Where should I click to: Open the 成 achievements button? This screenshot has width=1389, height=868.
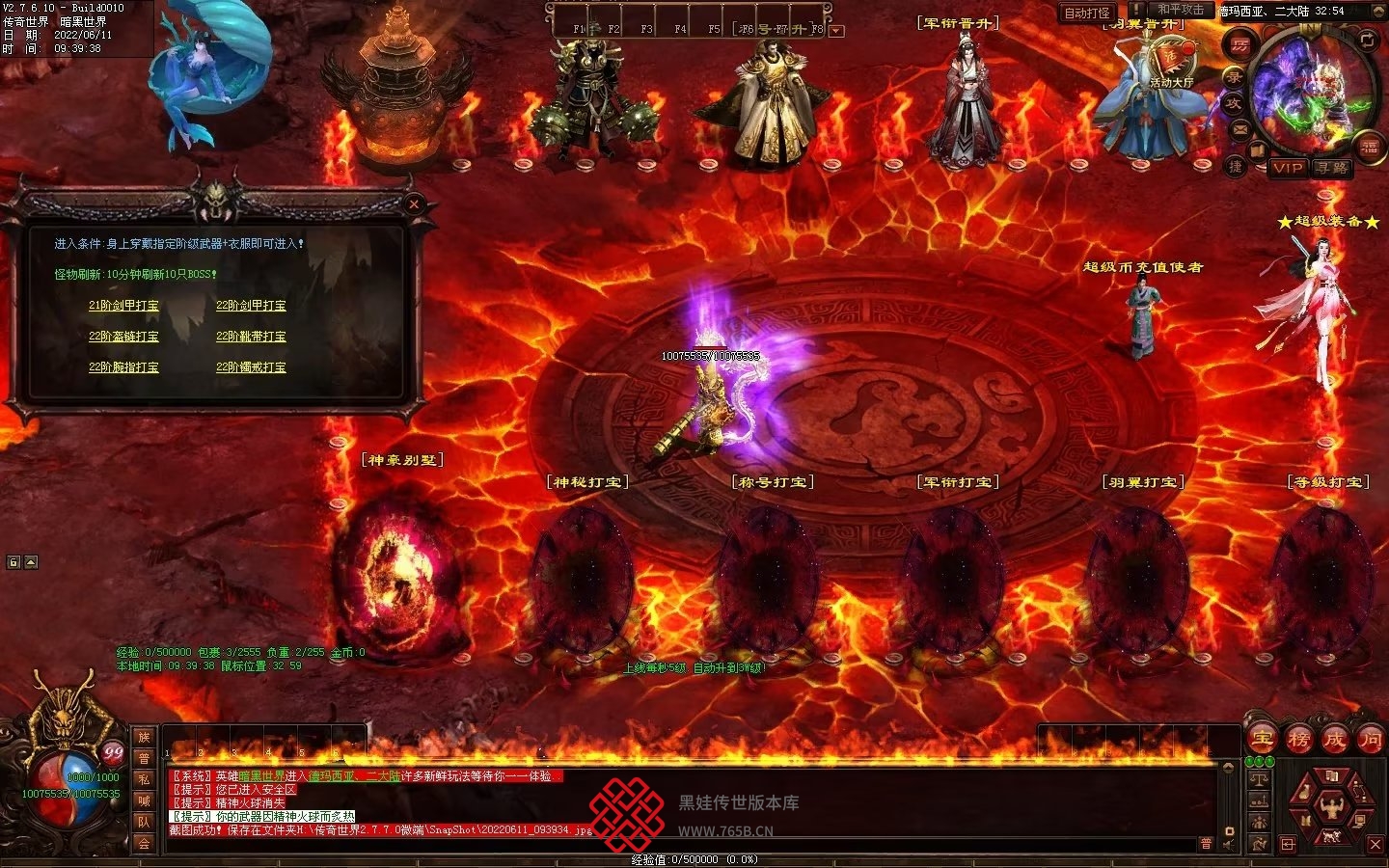coord(1334,740)
